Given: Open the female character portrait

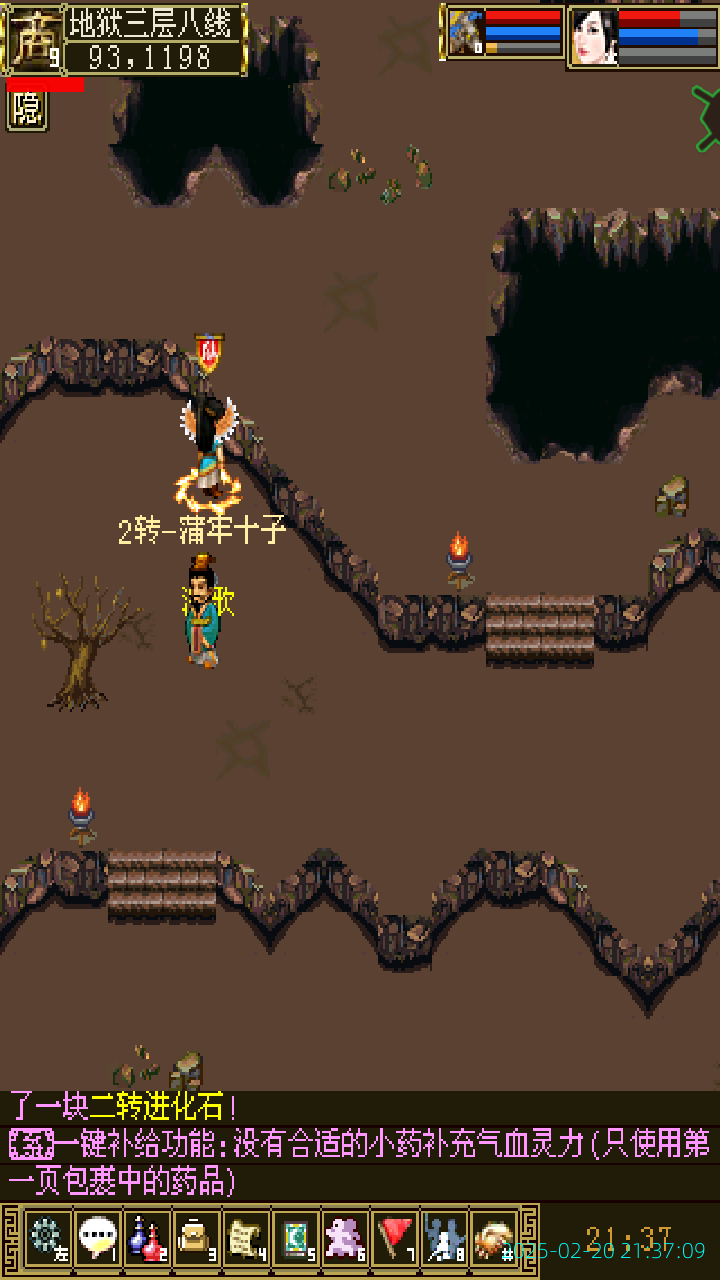Looking at the screenshot, I should coord(593,37).
